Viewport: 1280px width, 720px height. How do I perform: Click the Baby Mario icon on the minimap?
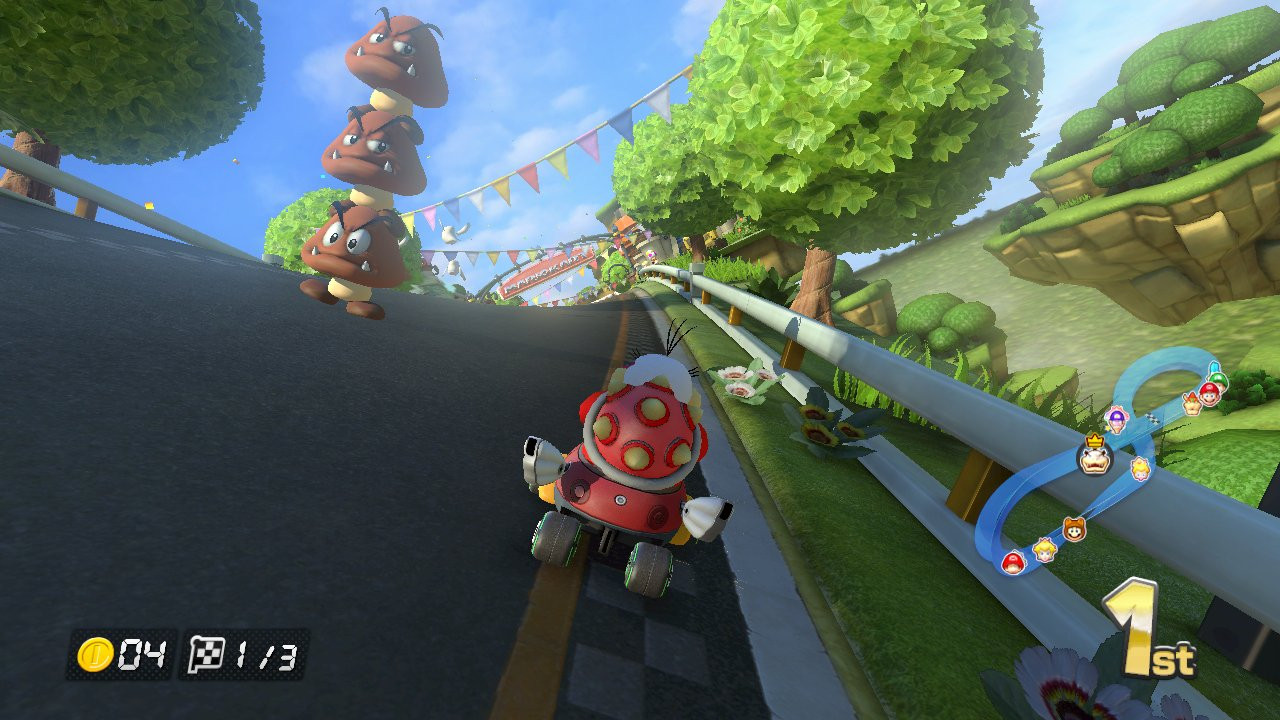click(1013, 562)
